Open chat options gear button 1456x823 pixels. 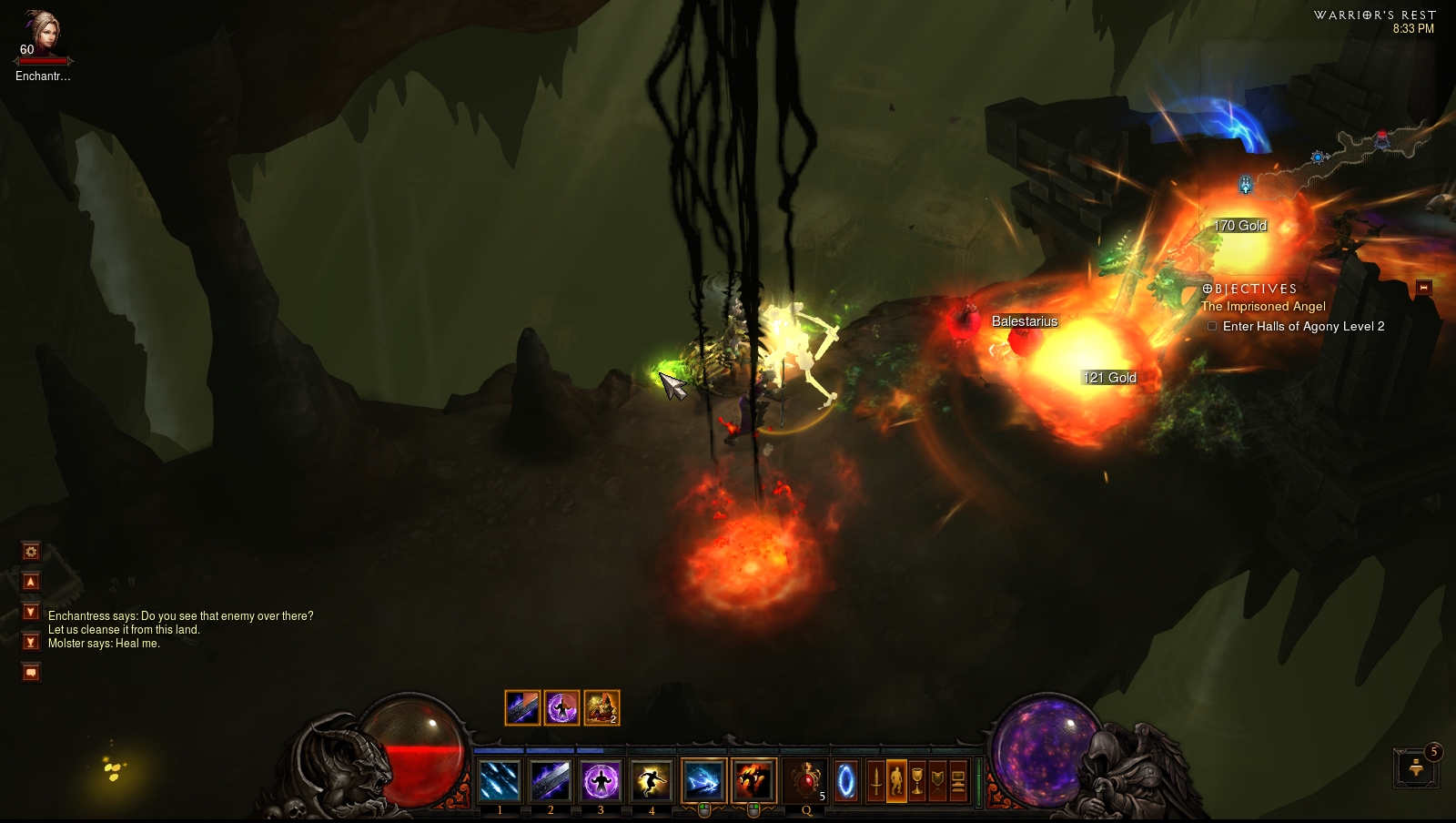point(31,551)
